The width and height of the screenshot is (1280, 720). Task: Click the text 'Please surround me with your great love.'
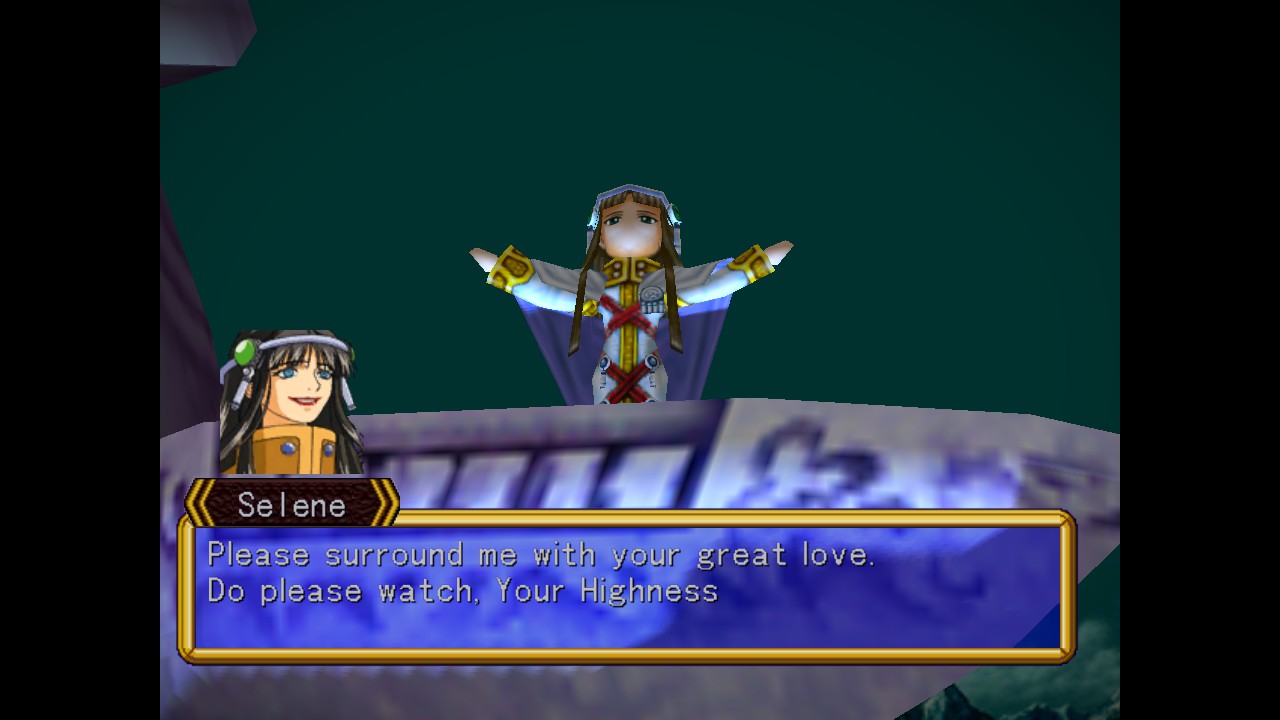tap(539, 554)
